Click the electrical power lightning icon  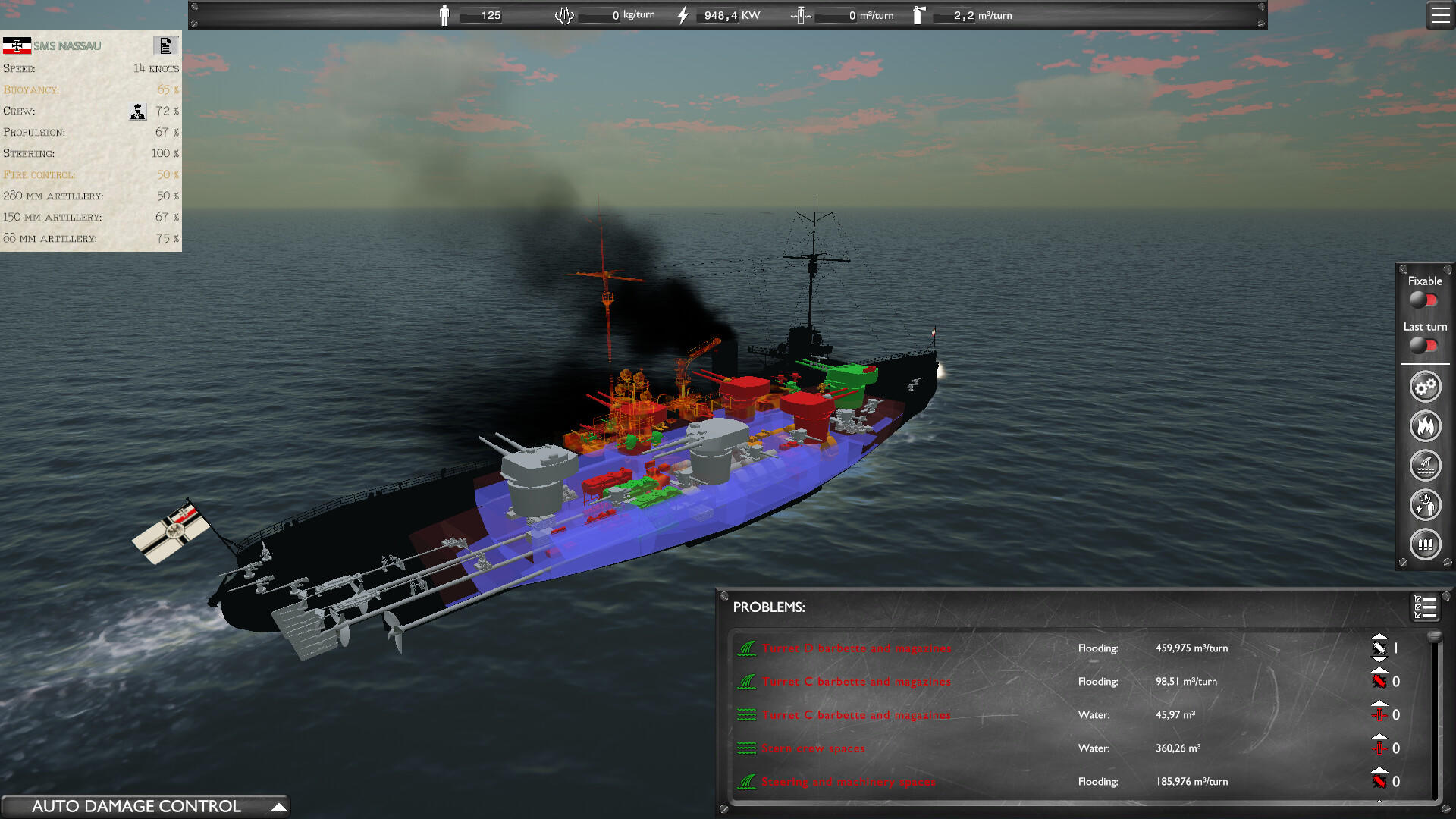click(x=683, y=14)
